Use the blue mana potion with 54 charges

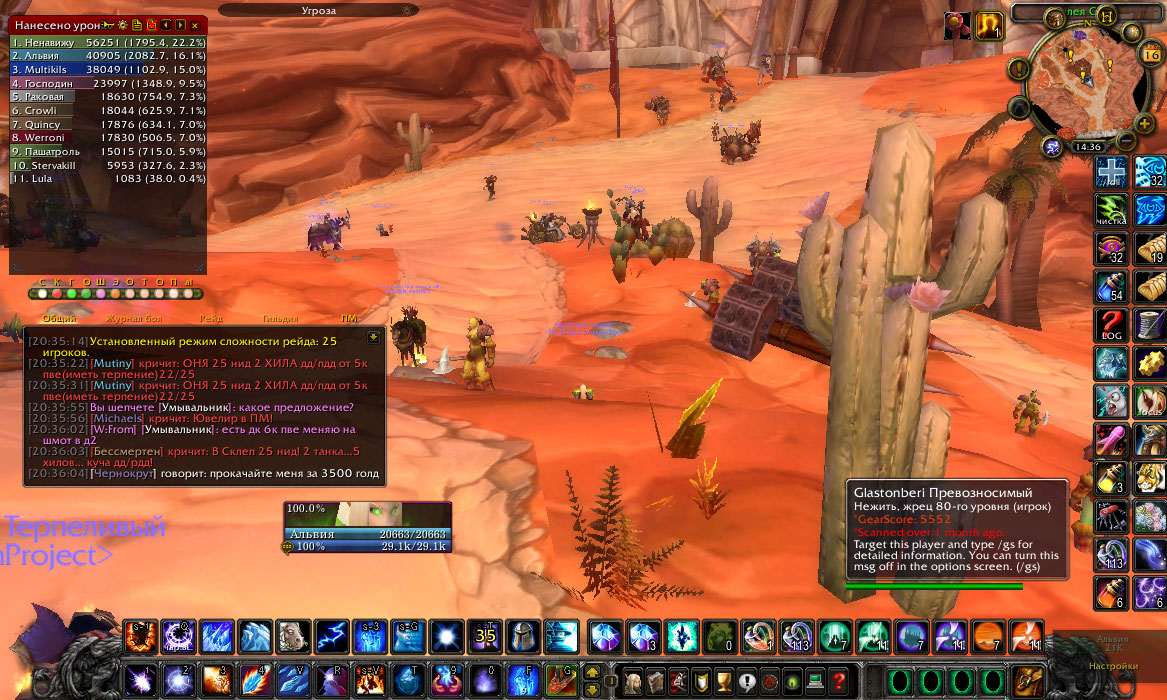coord(1112,286)
